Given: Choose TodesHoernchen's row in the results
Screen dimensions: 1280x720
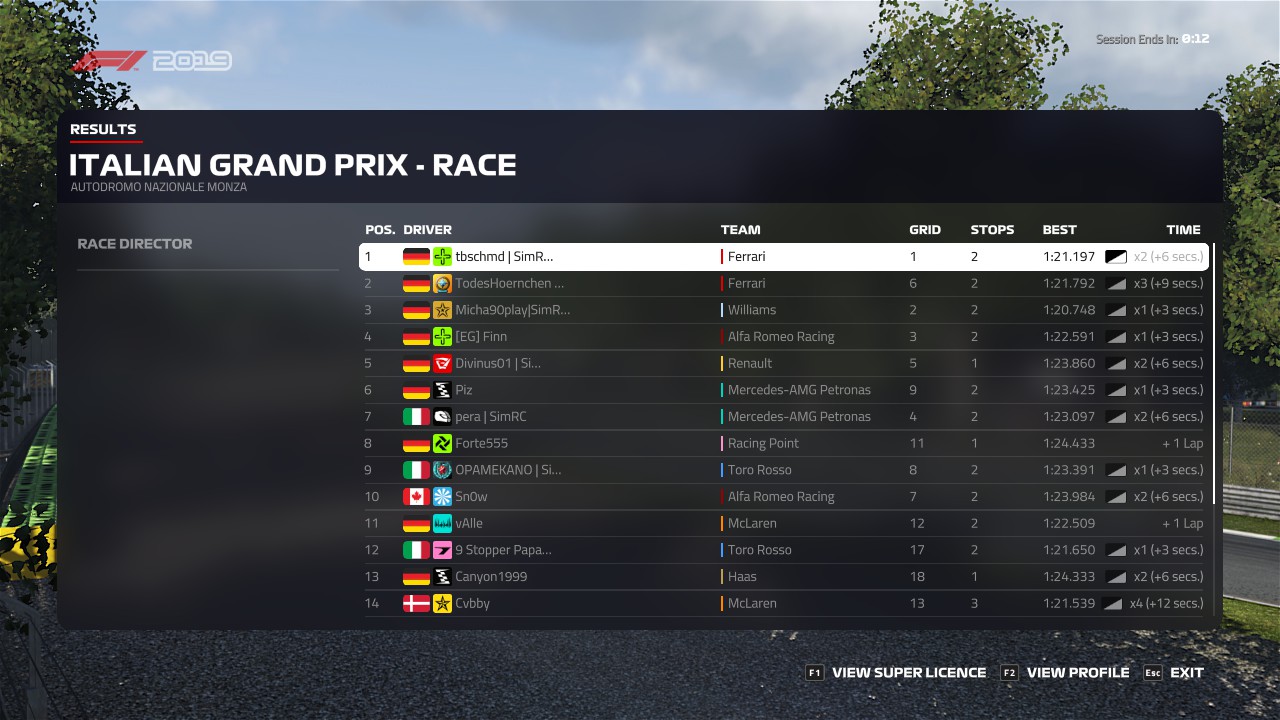Looking at the screenshot, I should [x=783, y=284].
